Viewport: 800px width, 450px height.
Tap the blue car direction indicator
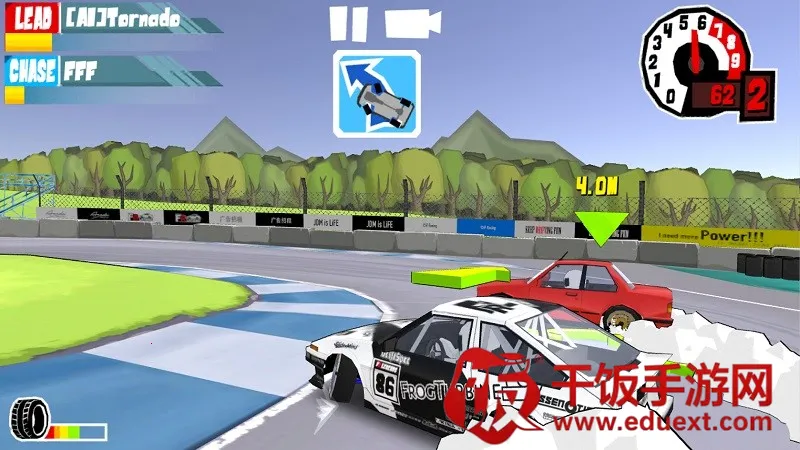click(x=377, y=93)
